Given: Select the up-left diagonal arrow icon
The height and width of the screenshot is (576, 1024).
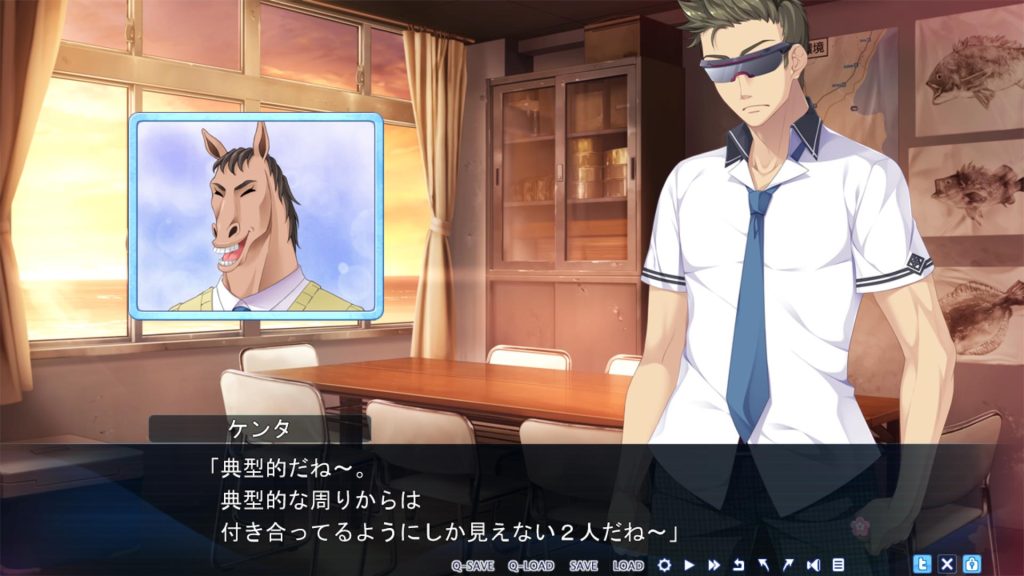Looking at the screenshot, I should point(764,565).
